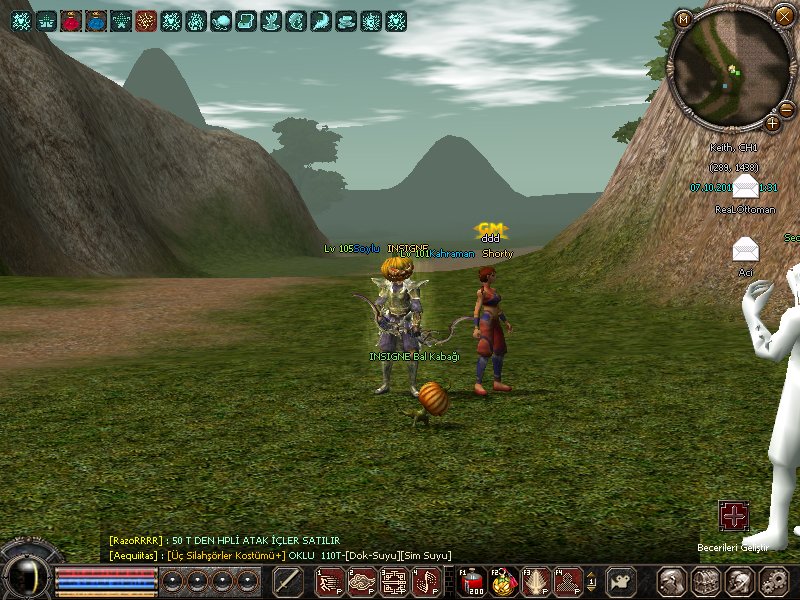Open the whisper envelope from ReaLOttoman
Viewport: 800px width, 600px height.
[x=745, y=188]
